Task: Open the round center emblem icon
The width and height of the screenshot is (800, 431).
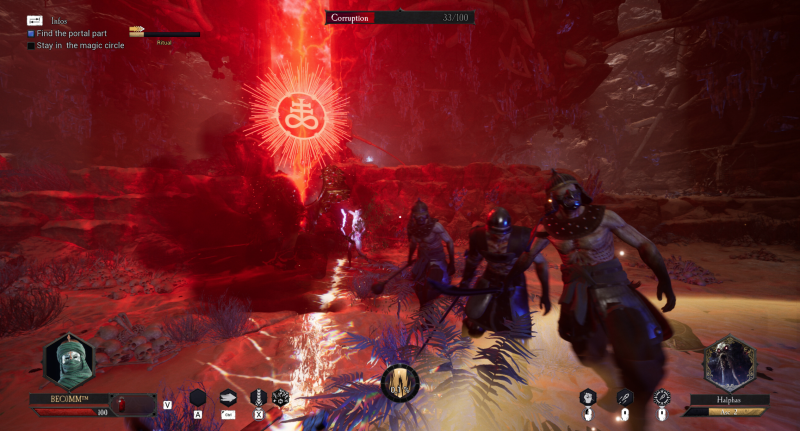Action: coord(400,381)
